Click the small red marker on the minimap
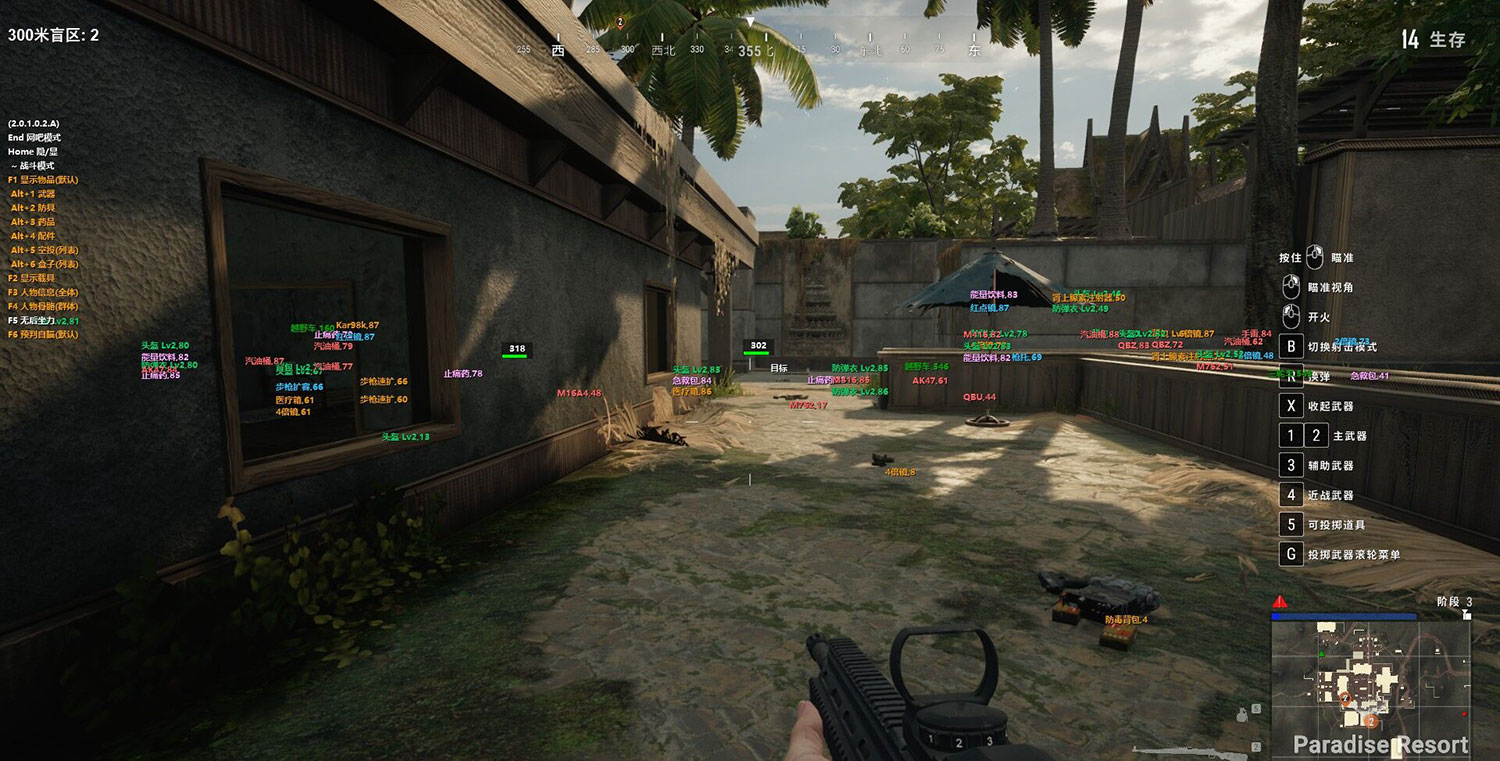Image resolution: width=1500 pixels, height=761 pixels. [x=1464, y=716]
